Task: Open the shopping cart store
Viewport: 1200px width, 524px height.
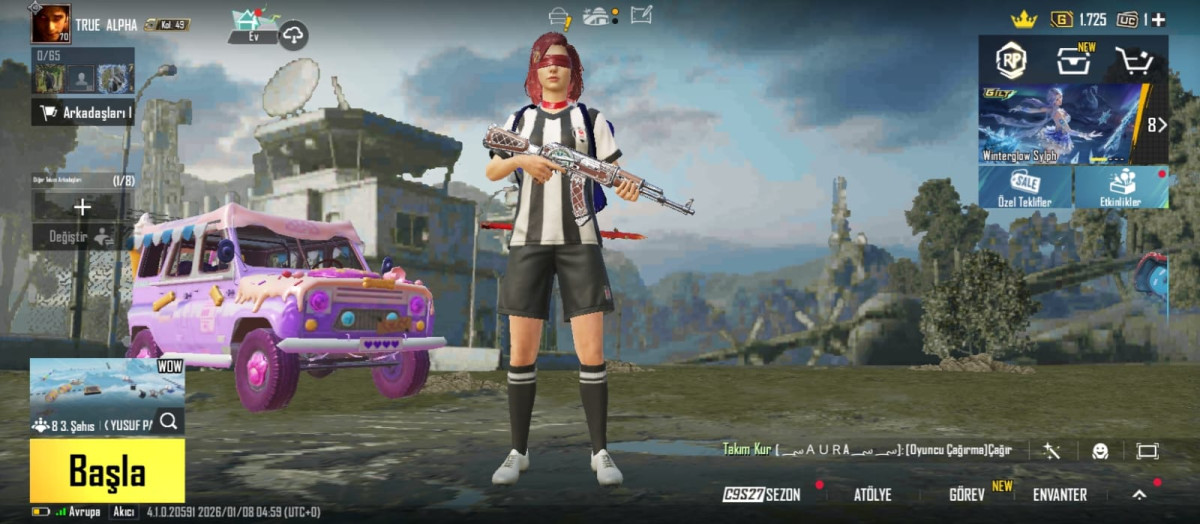Action: pos(1134,61)
